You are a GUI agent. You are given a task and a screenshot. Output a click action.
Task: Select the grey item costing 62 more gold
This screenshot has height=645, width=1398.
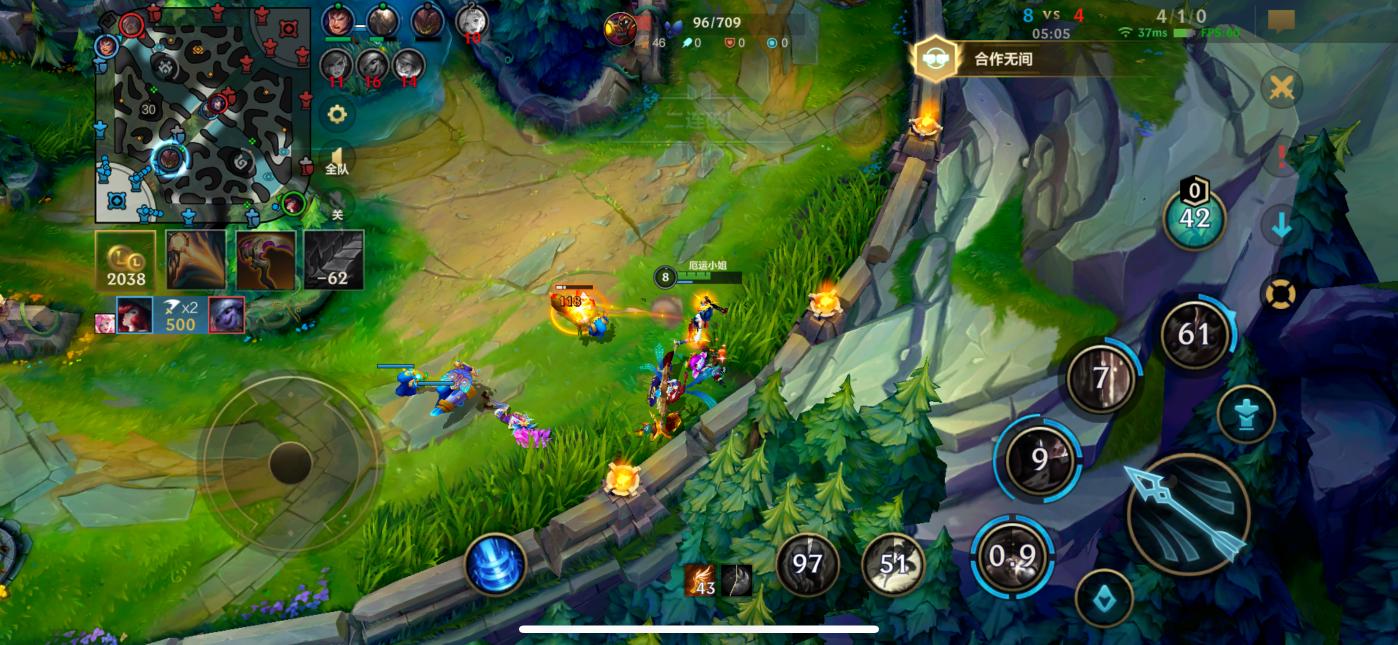(334, 261)
